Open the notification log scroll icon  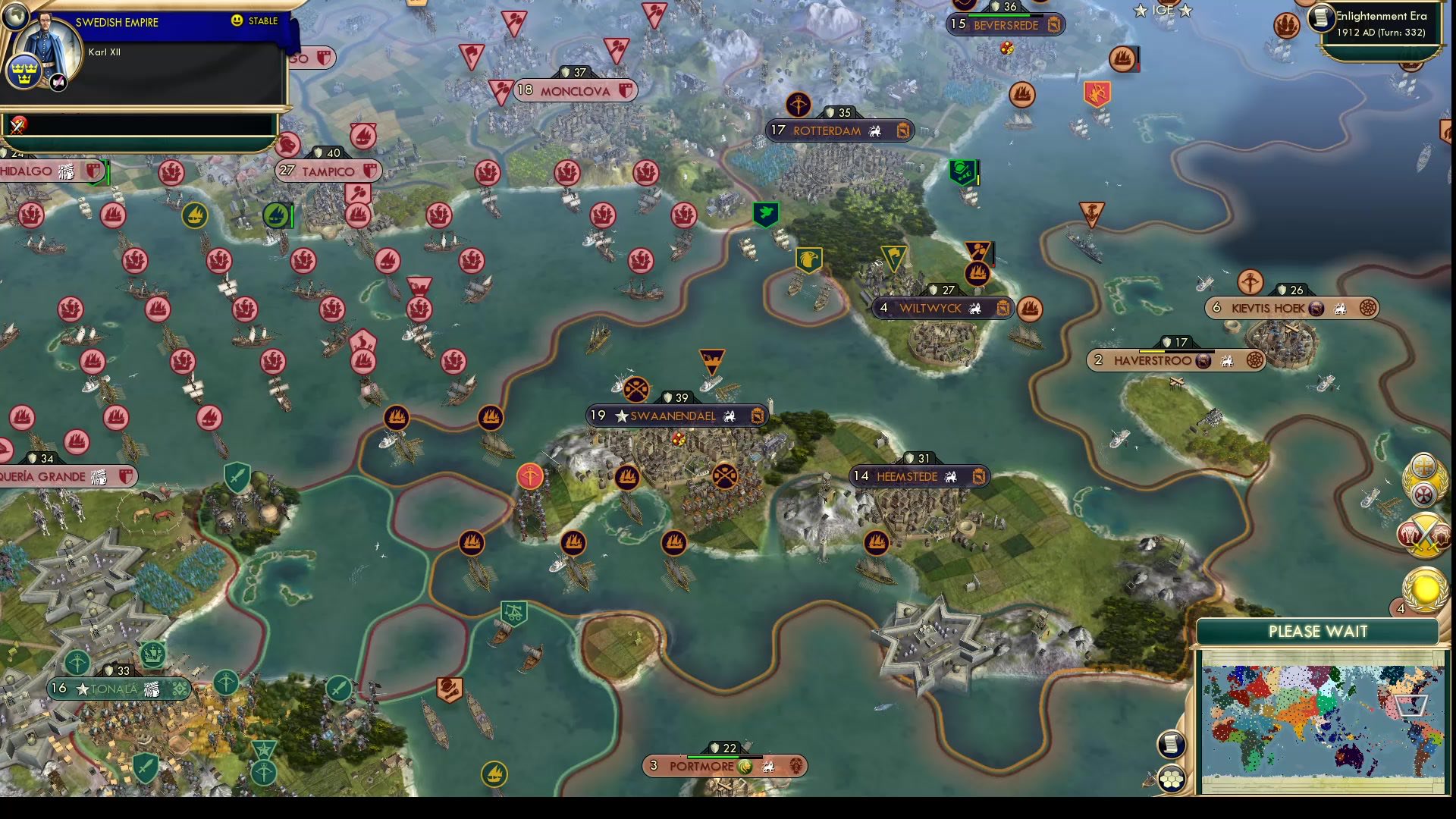click(x=1172, y=743)
